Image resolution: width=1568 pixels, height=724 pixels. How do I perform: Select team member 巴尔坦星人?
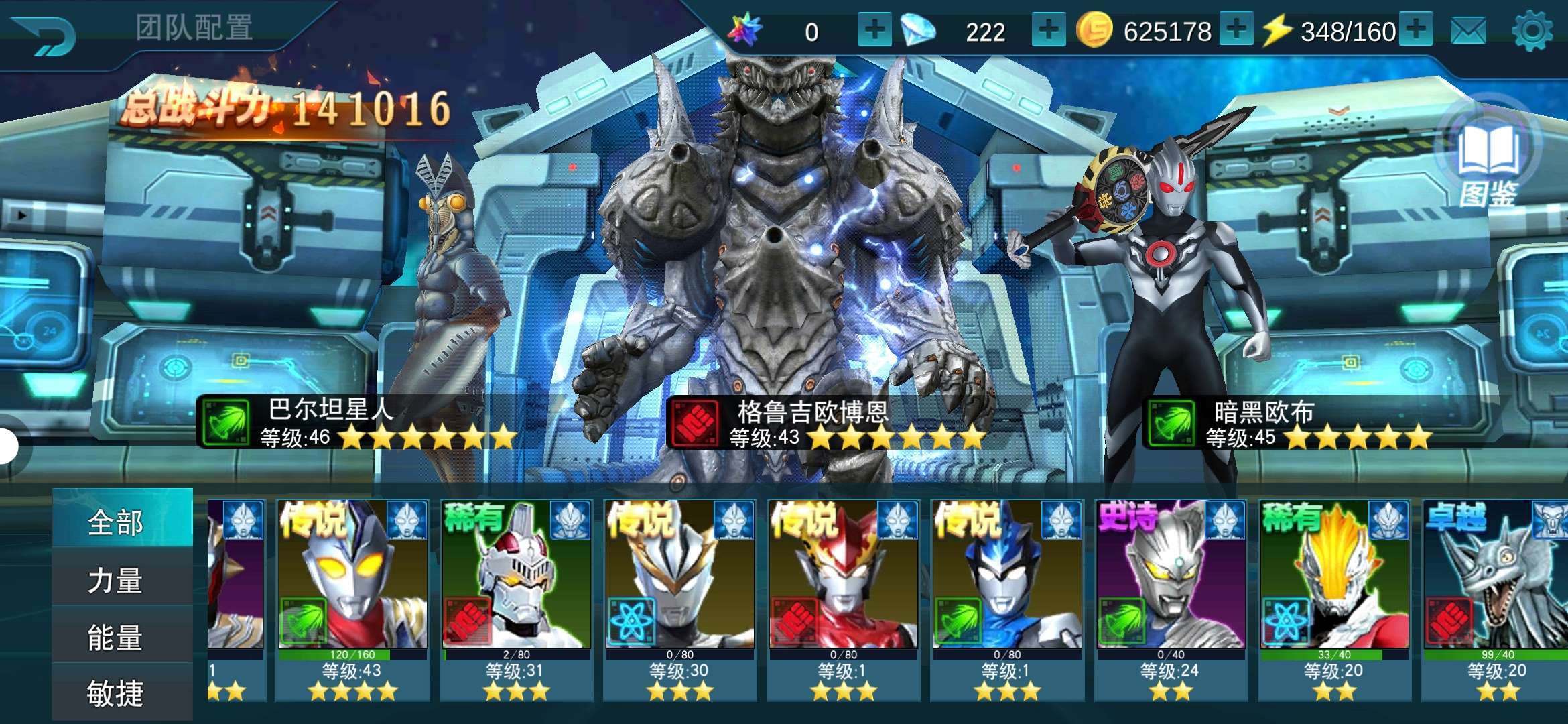click(456, 302)
